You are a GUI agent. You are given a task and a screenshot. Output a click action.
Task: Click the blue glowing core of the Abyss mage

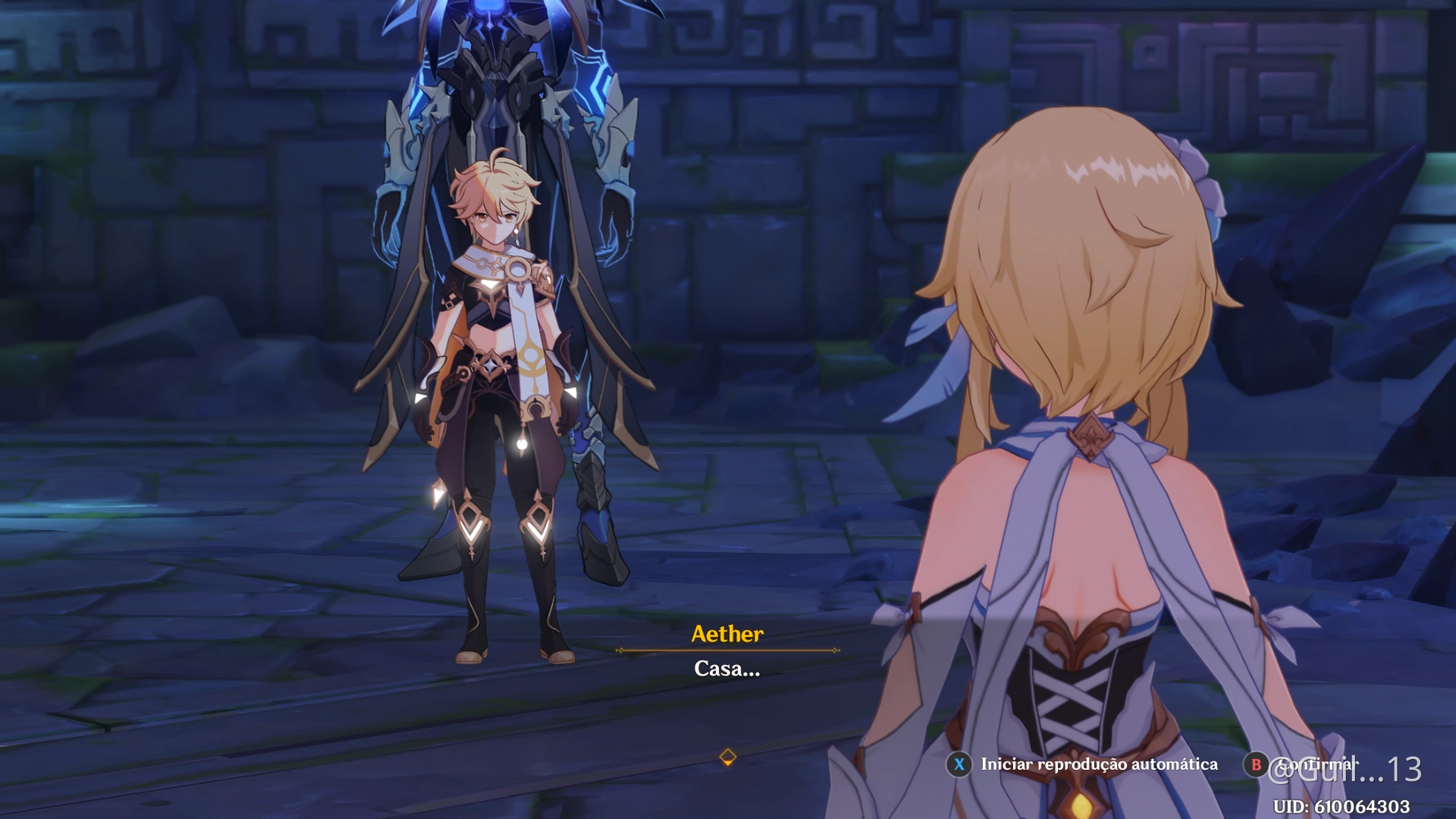[489, 10]
